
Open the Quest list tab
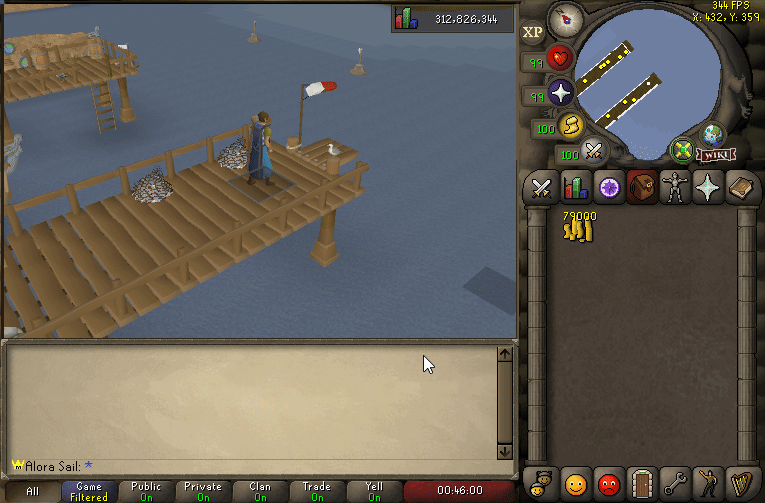(608, 187)
